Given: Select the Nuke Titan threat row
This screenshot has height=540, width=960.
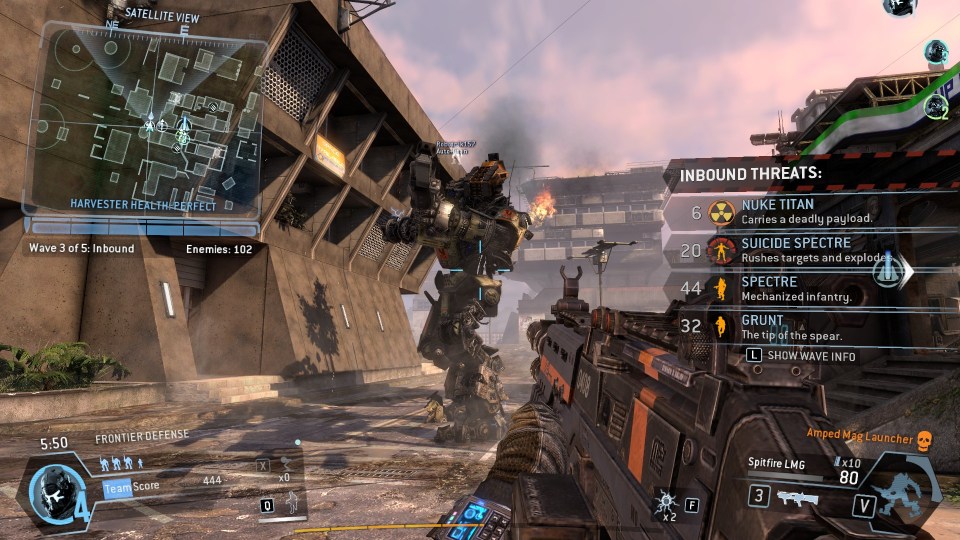Looking at the screenshot, I should 790,212.
